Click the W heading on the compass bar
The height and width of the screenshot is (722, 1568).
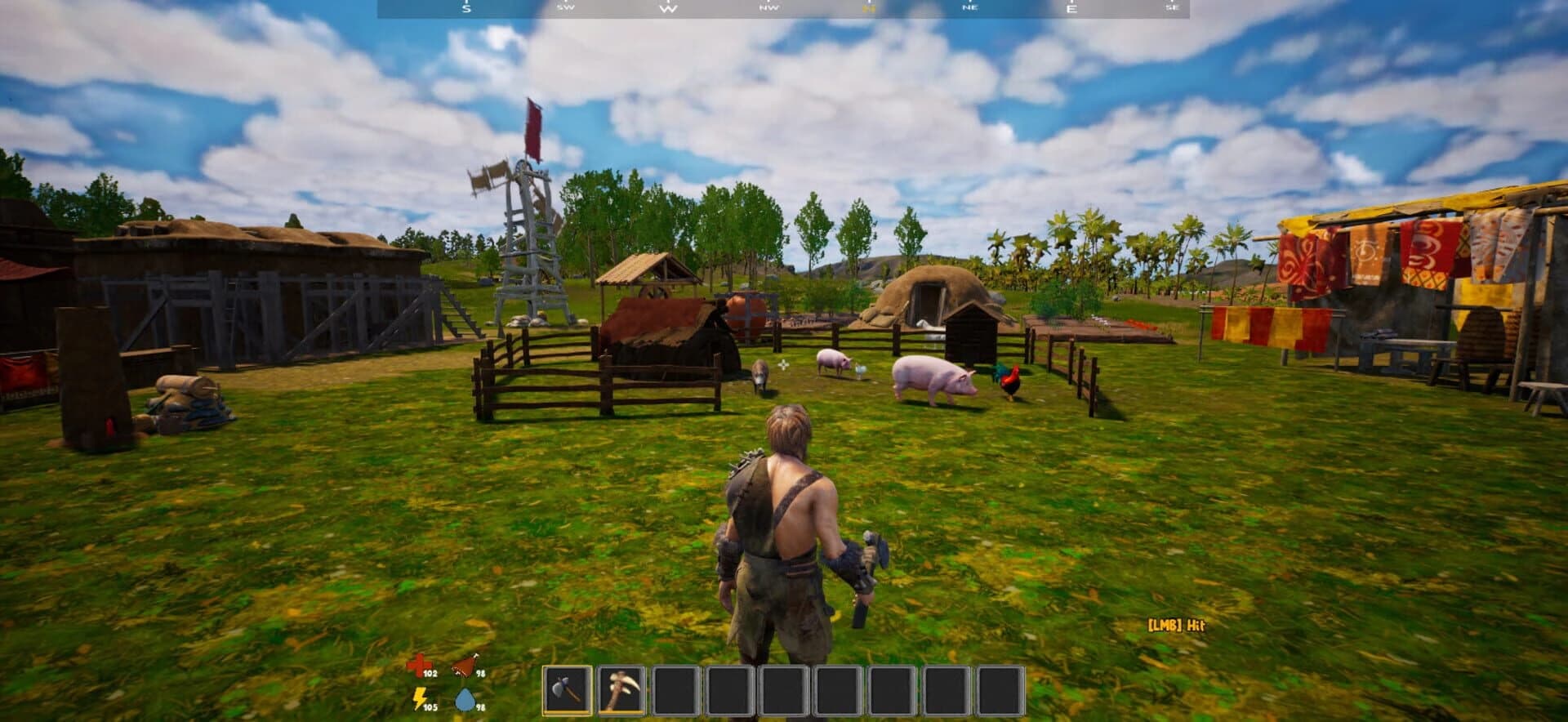(667, 10)
